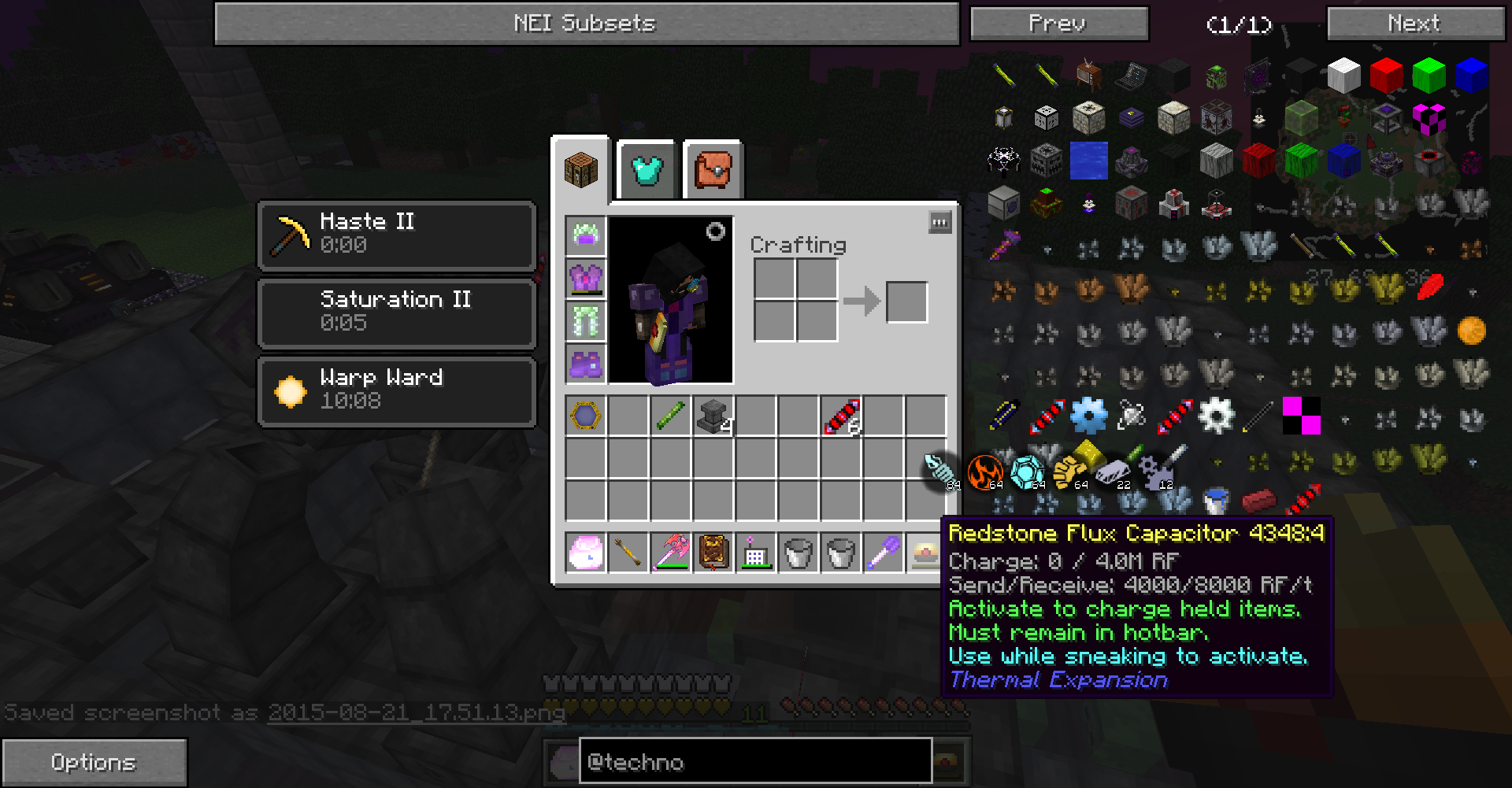Screen dimensions: 1512x788
Task: Open the NEI Options menu
Action: pos(94,762)
